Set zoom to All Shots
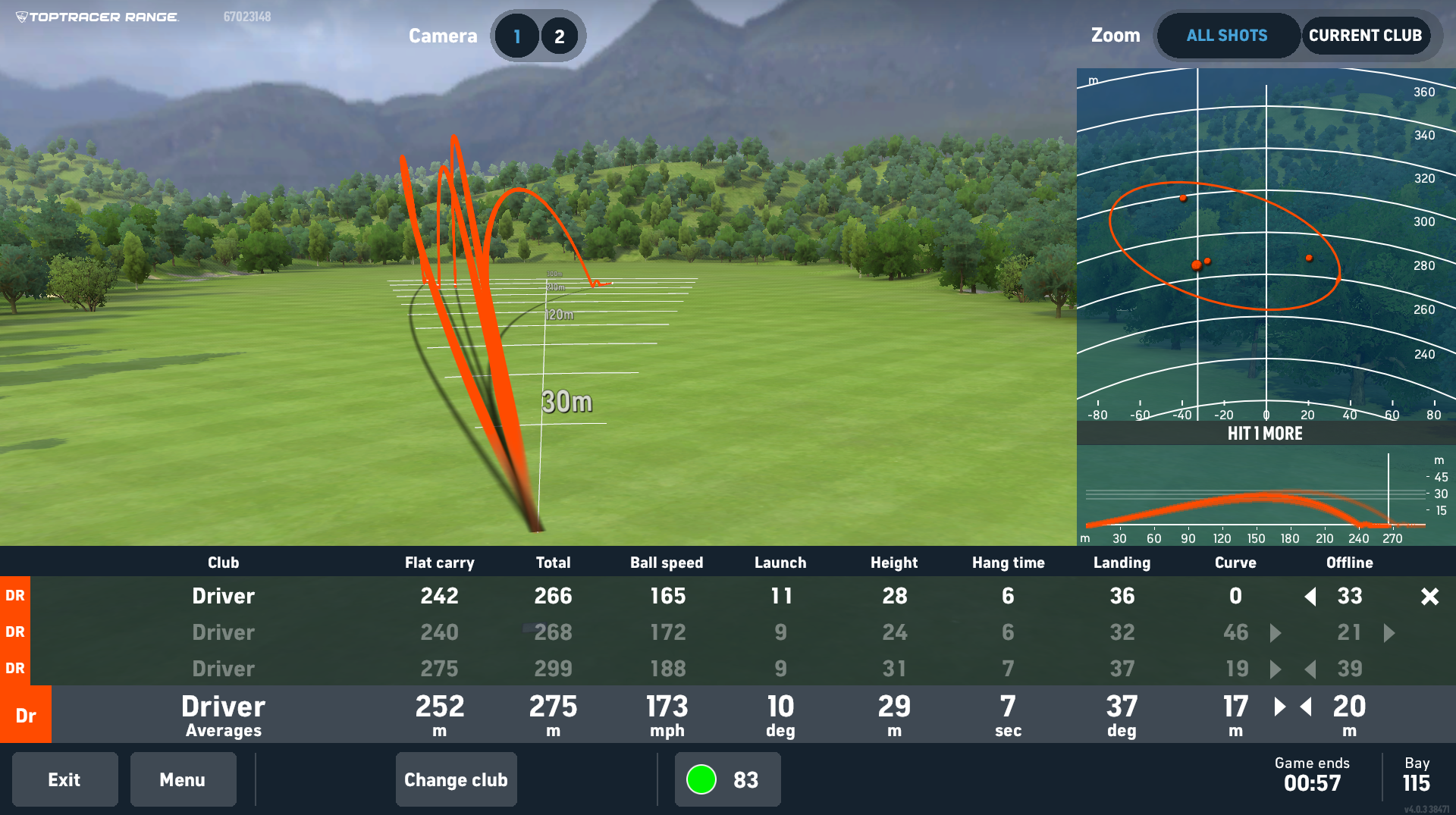1456x815 pixels. pyautogui.click(x=1227, y=36)
